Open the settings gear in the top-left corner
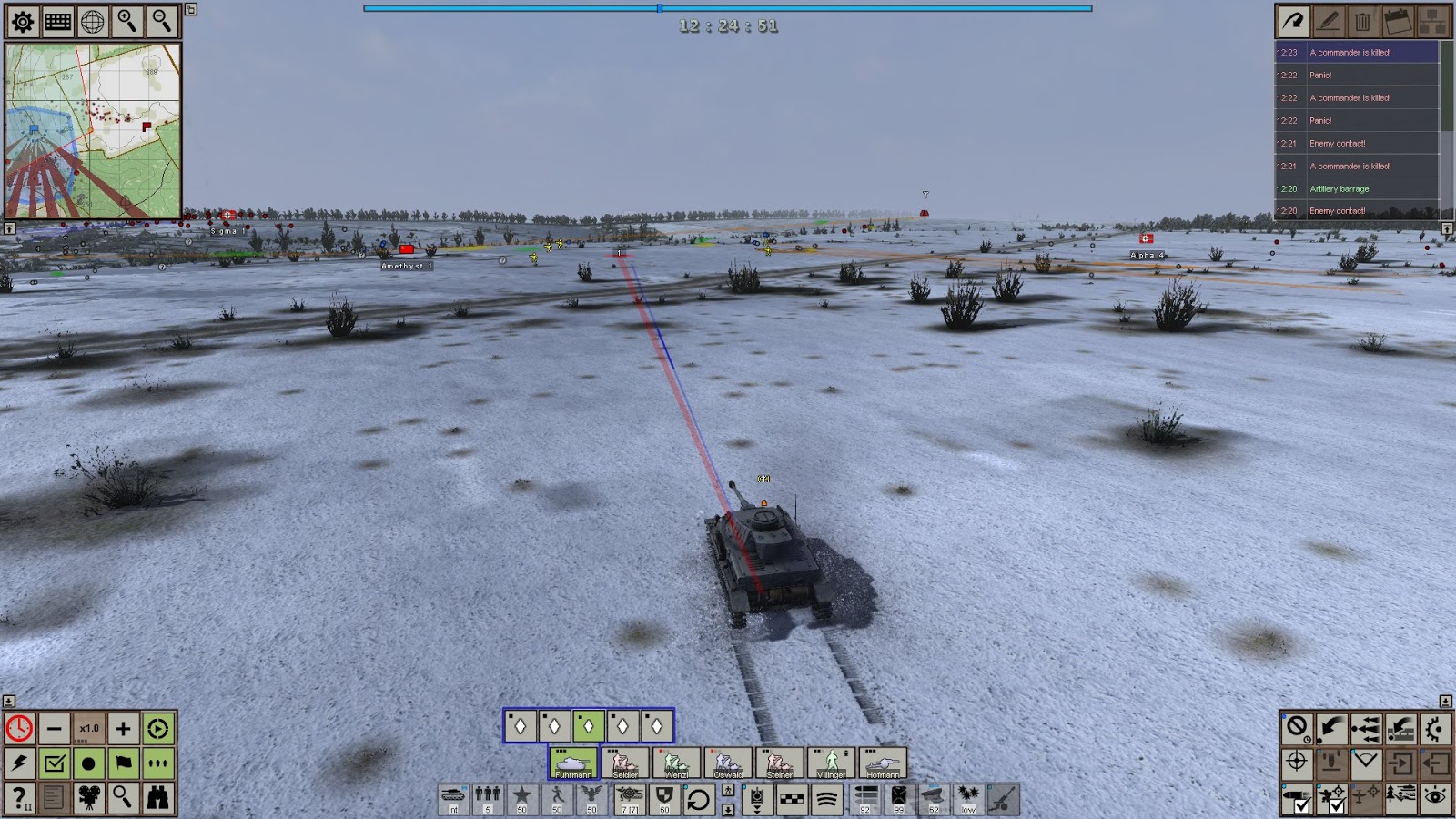Viewport: 1456px width, 819px height. (x=22, y=22)
